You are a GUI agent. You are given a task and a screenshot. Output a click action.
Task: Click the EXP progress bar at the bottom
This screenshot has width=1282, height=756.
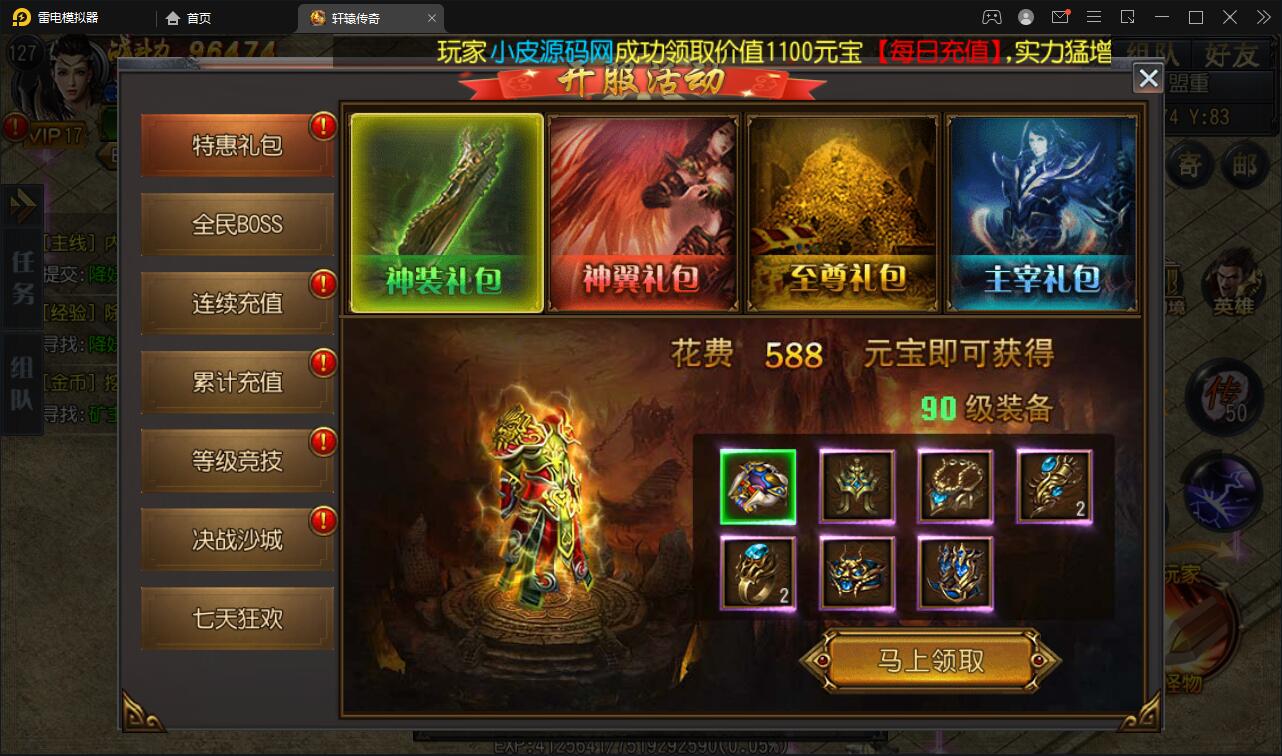pyautogui.click(x=640, y=744)
